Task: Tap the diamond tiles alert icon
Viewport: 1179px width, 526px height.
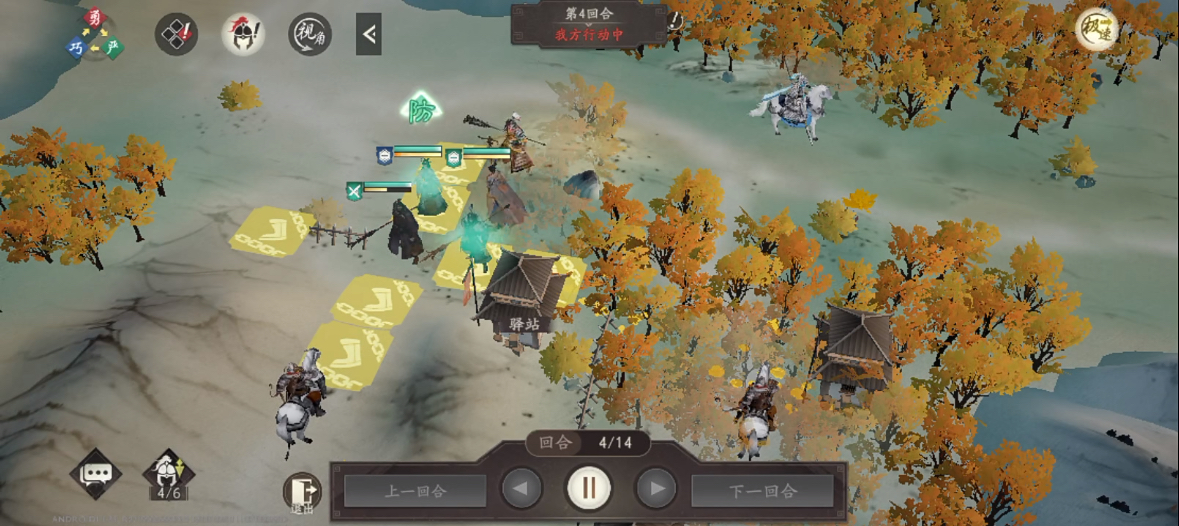Action: pyautogui.click(x=176, y=34)
